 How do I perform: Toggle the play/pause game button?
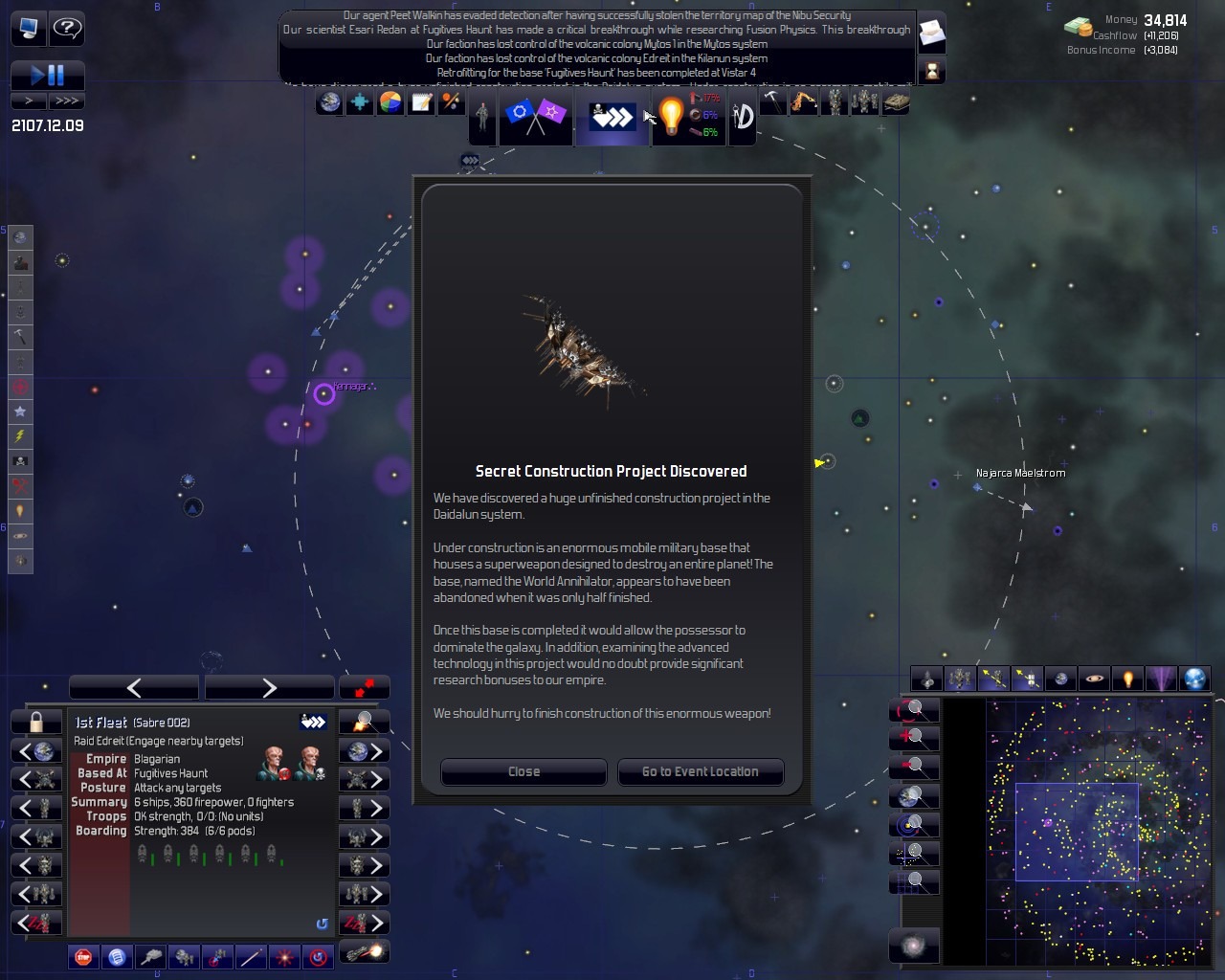click(47, 76)
